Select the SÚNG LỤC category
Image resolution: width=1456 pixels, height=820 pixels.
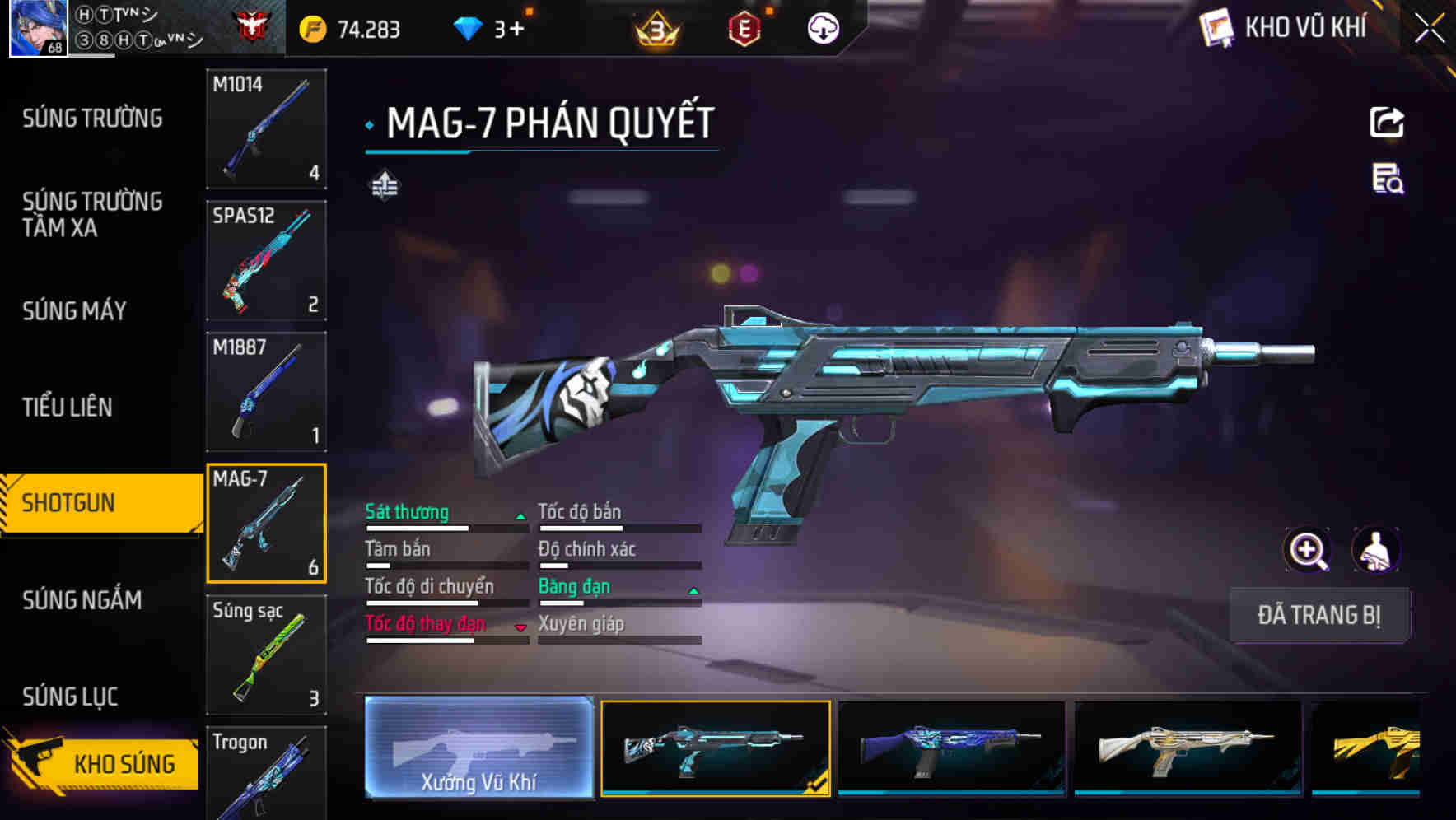(x=71, y=697)
